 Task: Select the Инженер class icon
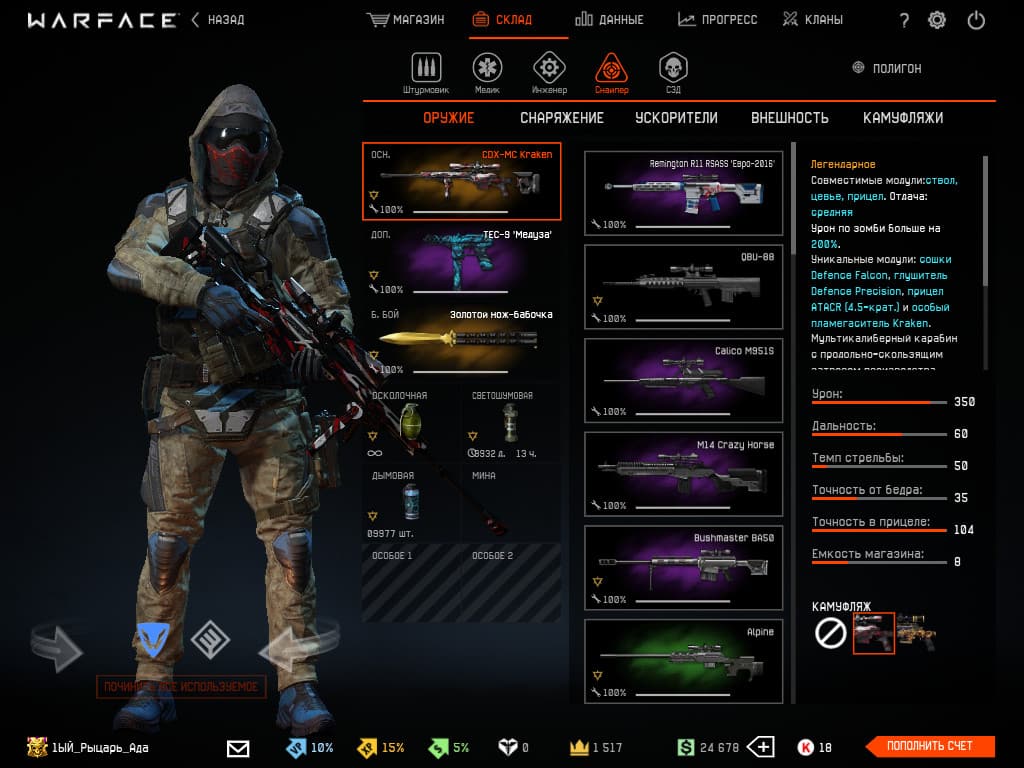tap(548, 71)
